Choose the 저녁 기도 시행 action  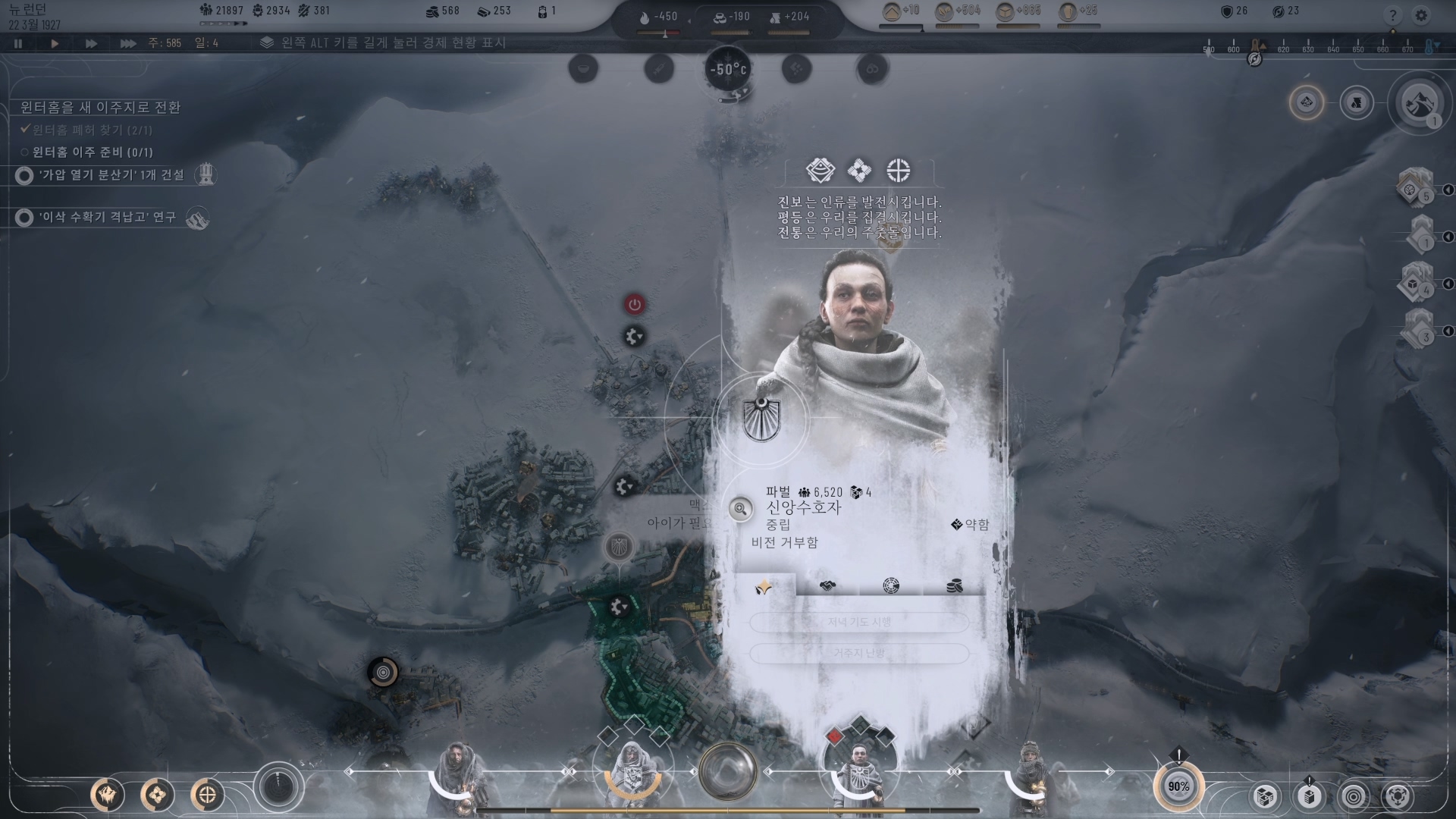[859, 623]
